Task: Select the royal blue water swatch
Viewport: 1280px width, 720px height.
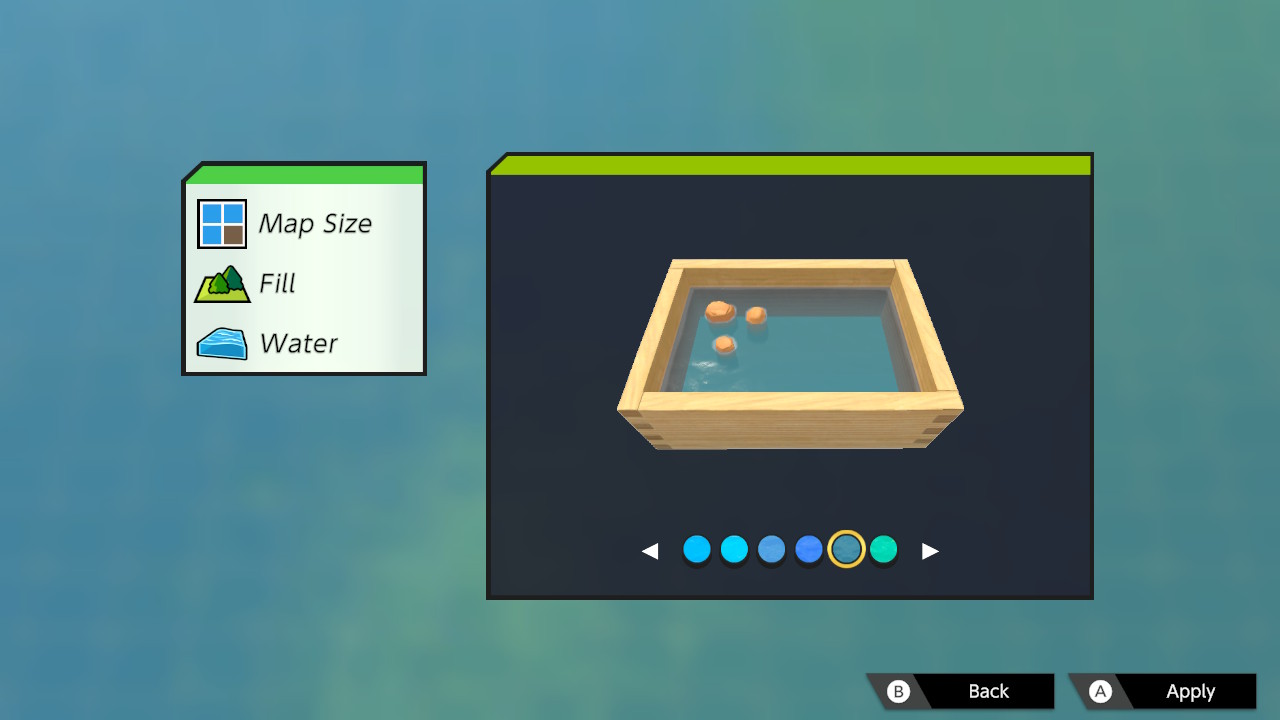Action: point(808,549)
